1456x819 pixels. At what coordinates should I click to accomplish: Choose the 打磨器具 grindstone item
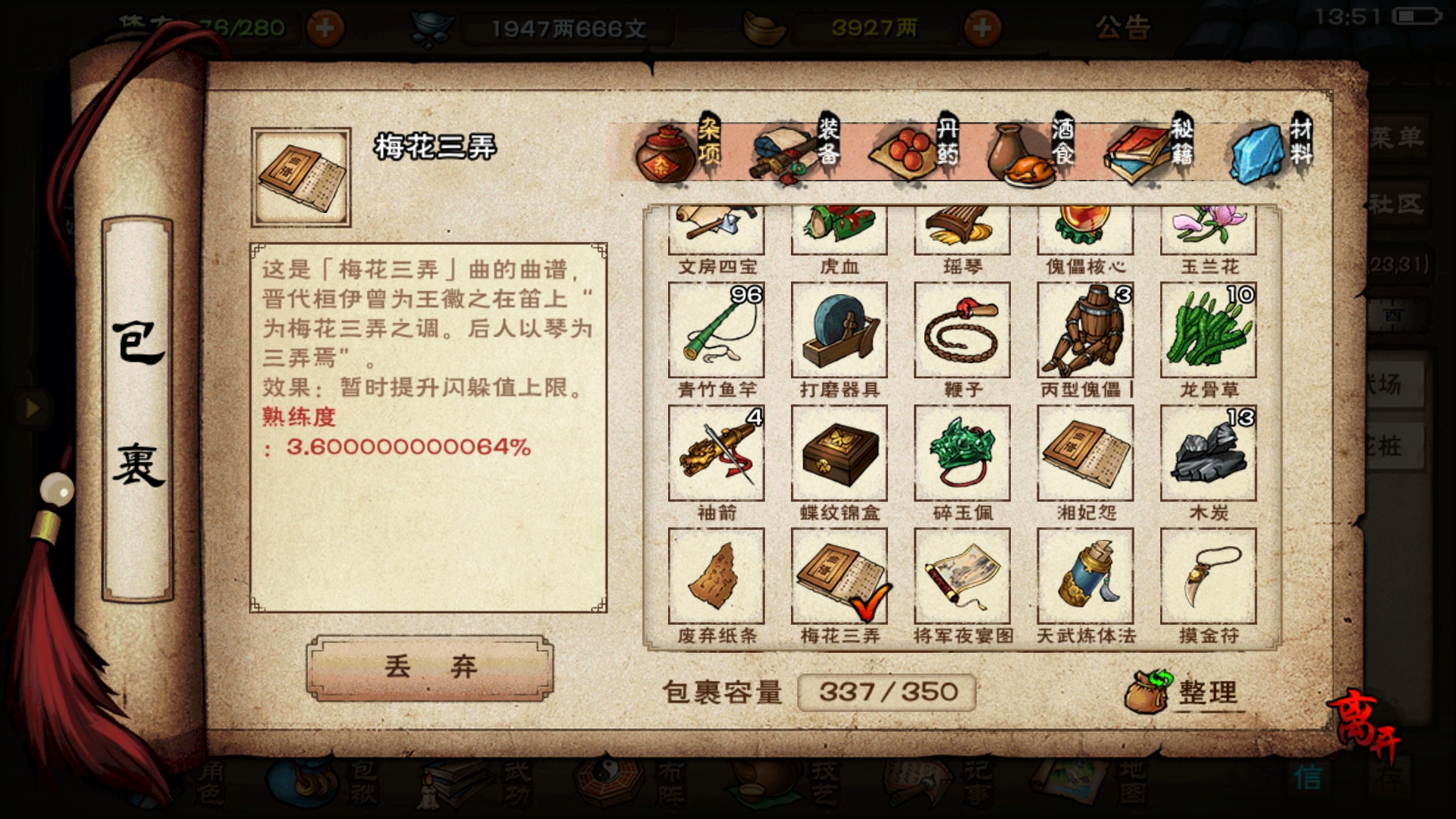pyautogui.click(x=839, y=331)
